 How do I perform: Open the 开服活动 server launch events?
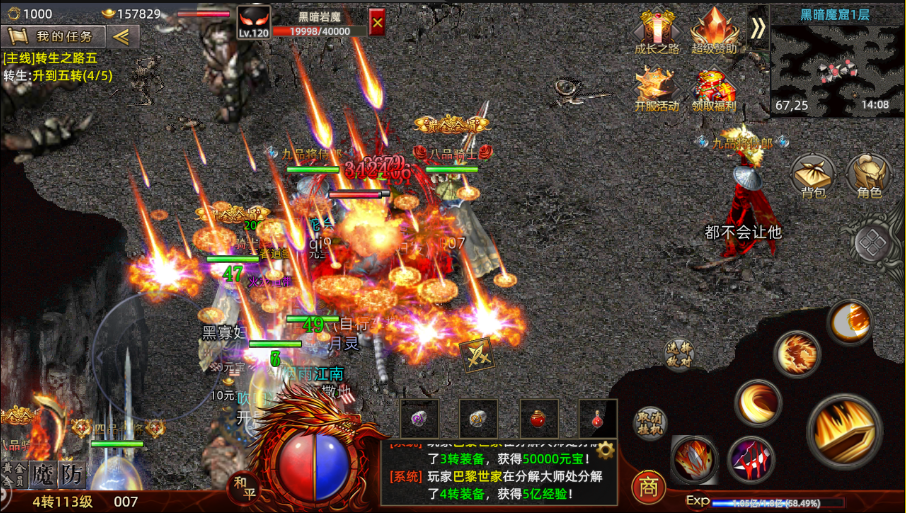(x=656, y=88)
